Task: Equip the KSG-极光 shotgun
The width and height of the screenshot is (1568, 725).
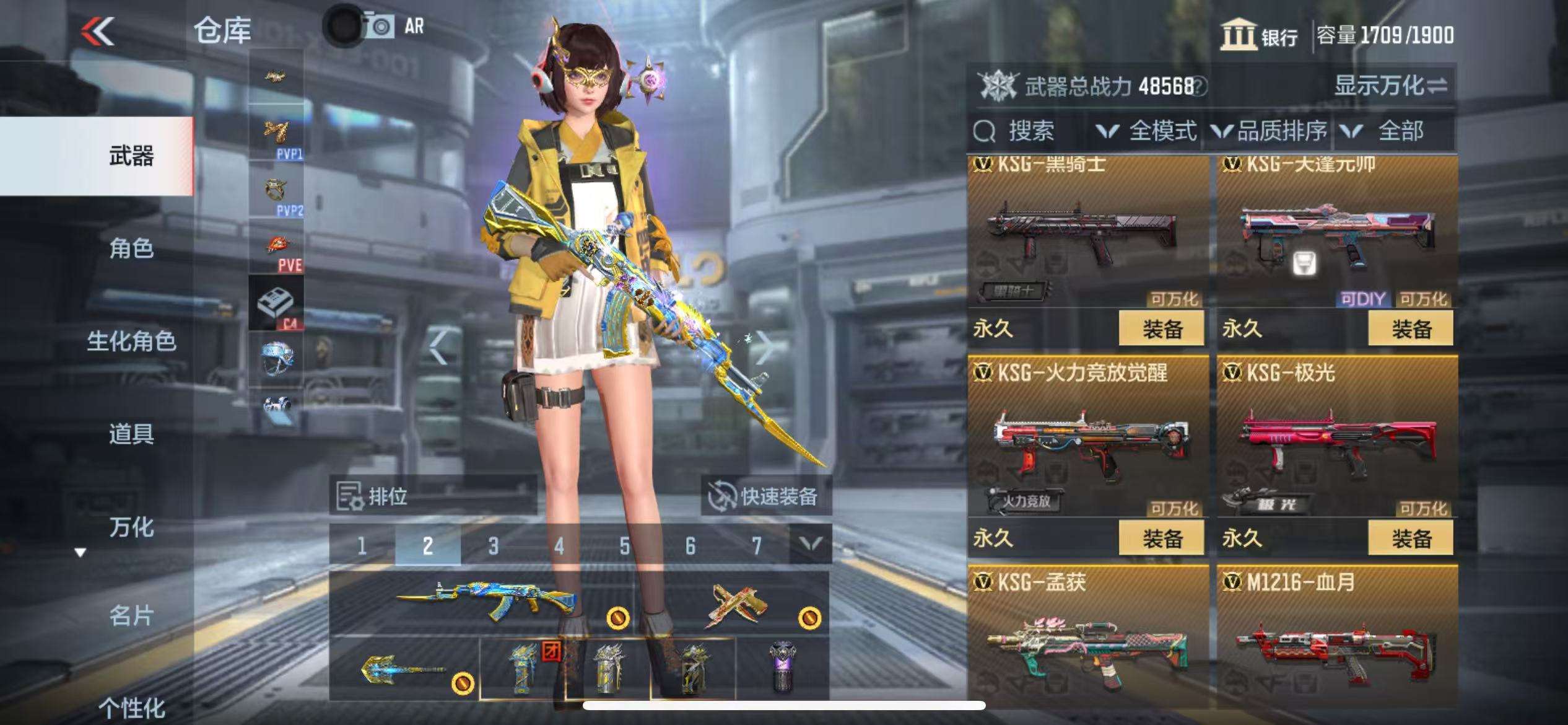Action: click(x=1411, y=538)
